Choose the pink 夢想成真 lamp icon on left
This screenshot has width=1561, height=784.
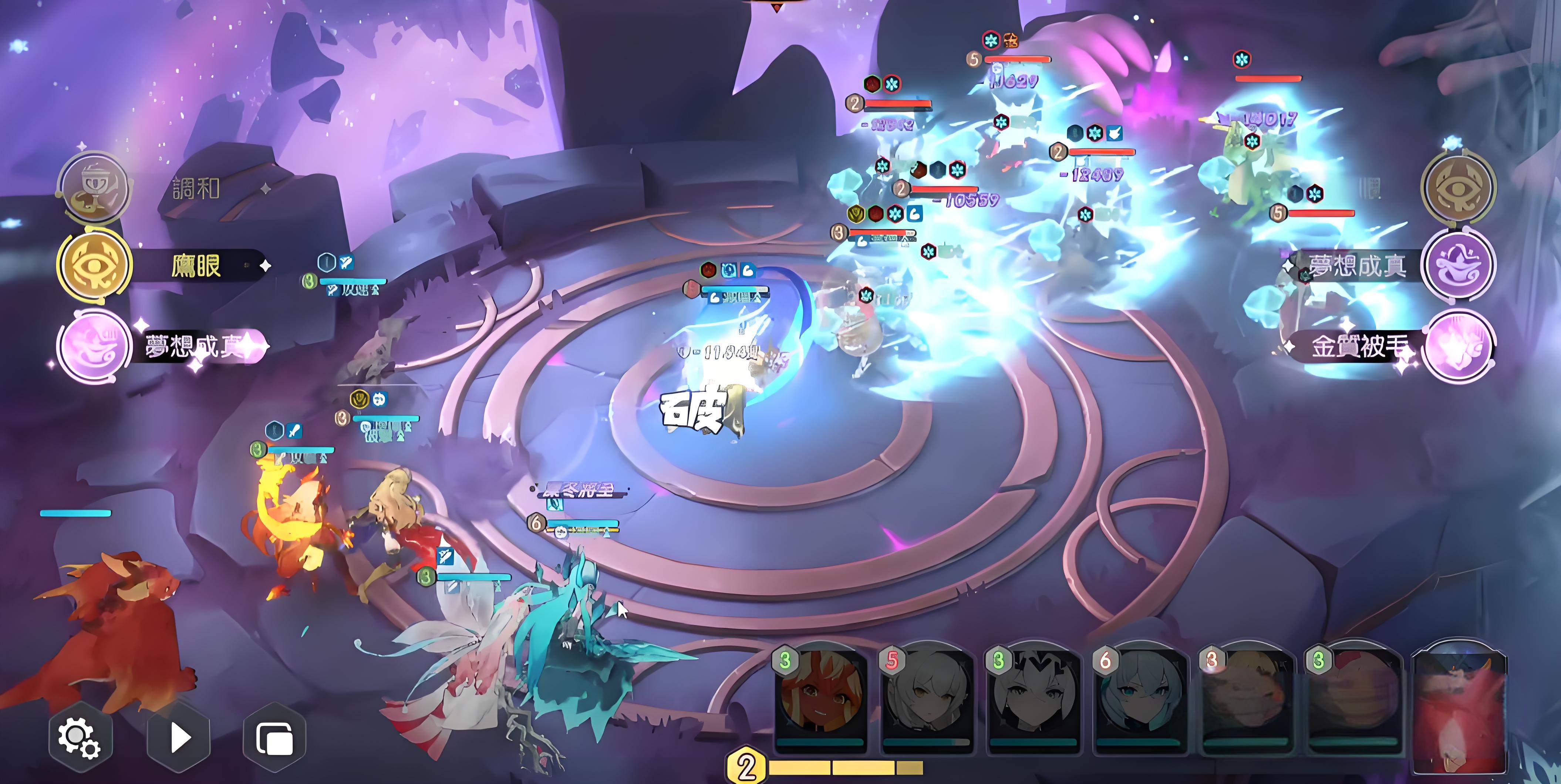[x=95, y=345]
